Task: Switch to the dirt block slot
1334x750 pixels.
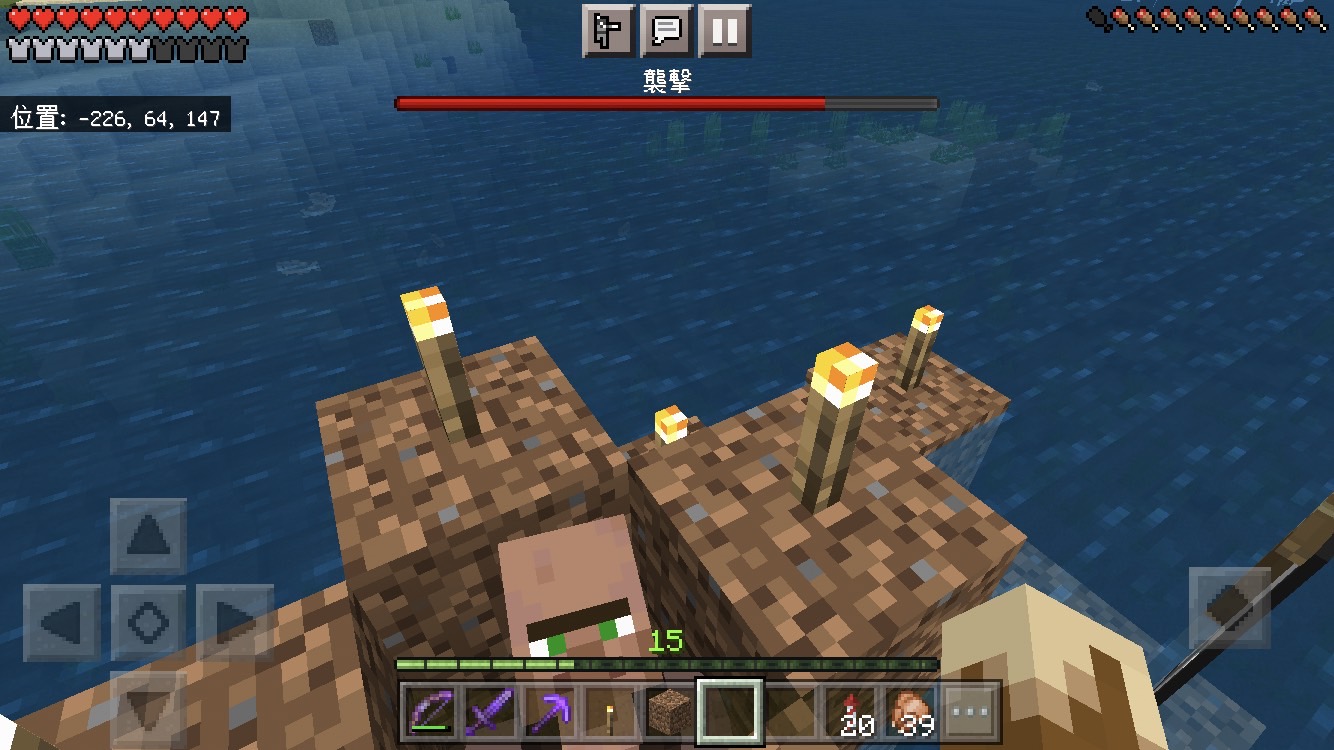Action: [669, 712]
